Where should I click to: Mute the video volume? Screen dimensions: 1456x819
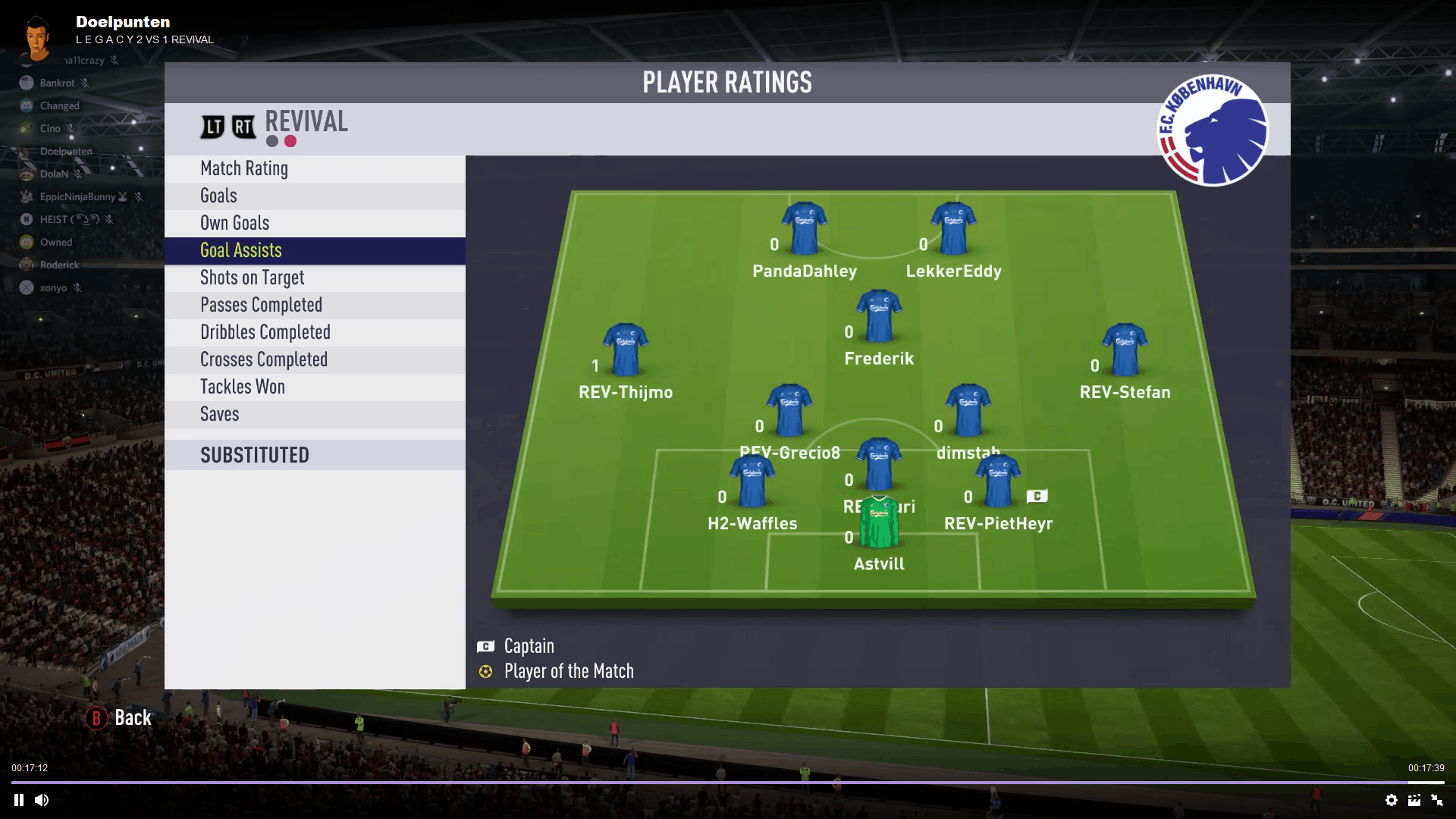pos(42,800)
